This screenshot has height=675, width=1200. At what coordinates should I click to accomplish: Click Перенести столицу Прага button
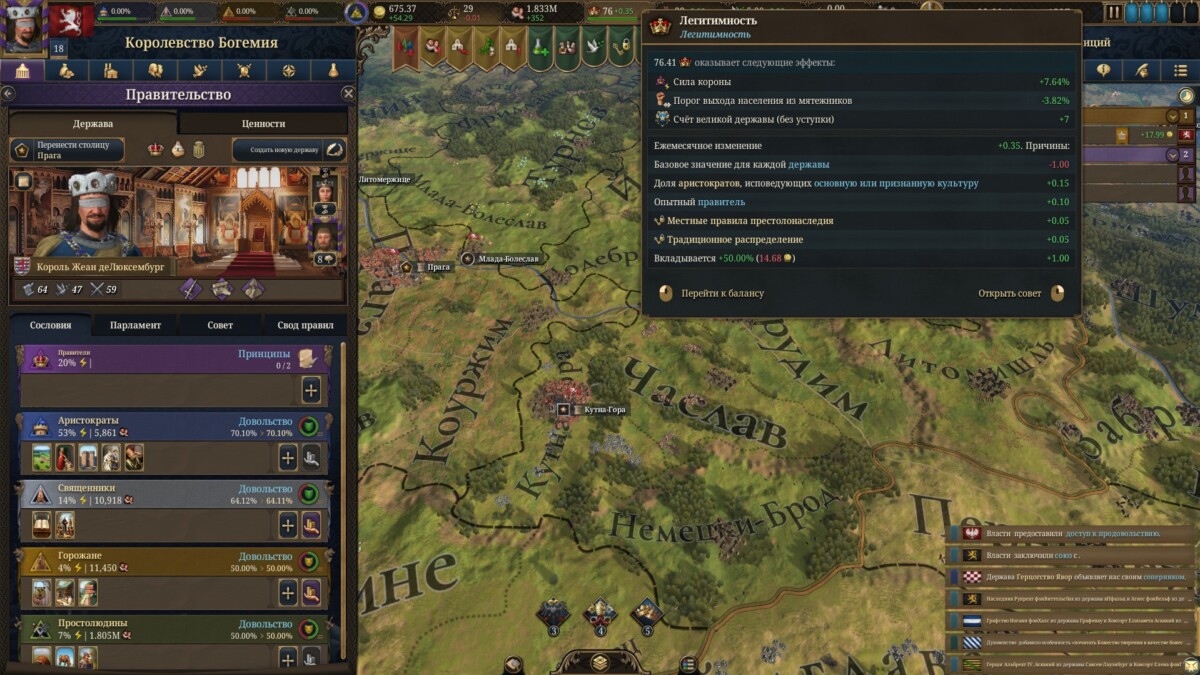pyautogui.click(x=67, y=150)
